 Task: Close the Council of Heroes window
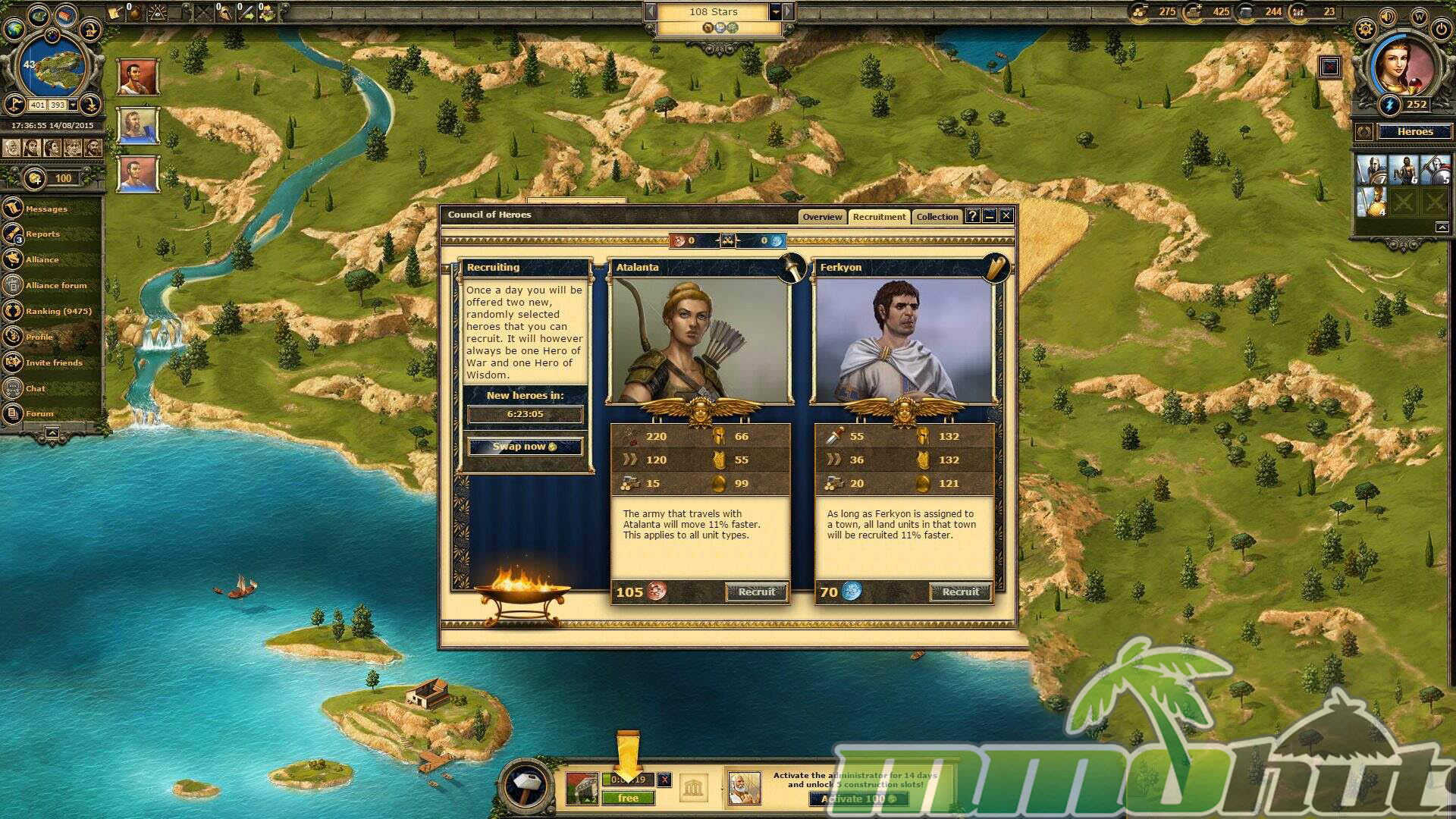pos(1006,216)
